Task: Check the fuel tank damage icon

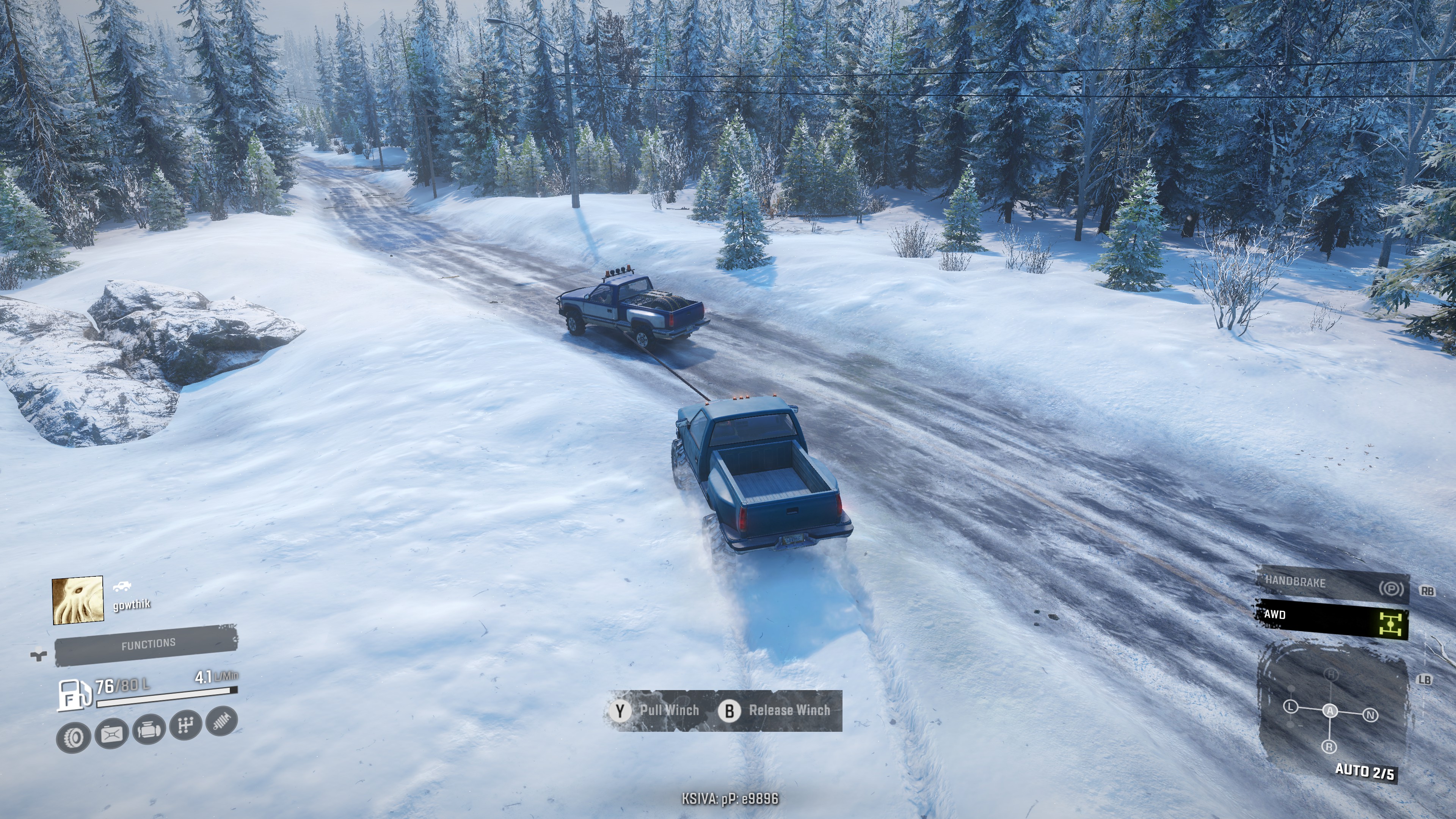Action: (x=111, y=734)
